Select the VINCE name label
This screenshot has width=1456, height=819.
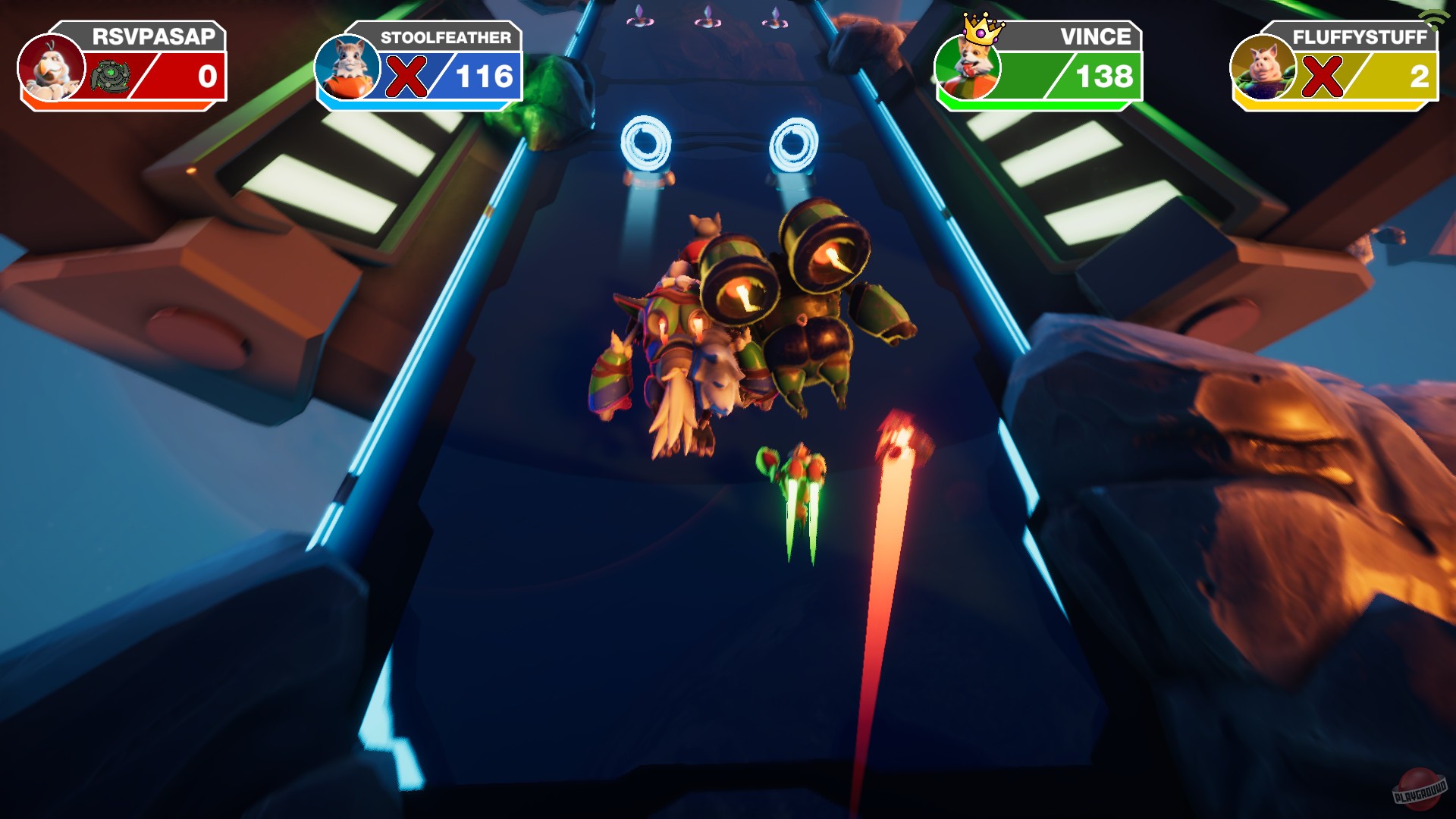(1100, 35)
